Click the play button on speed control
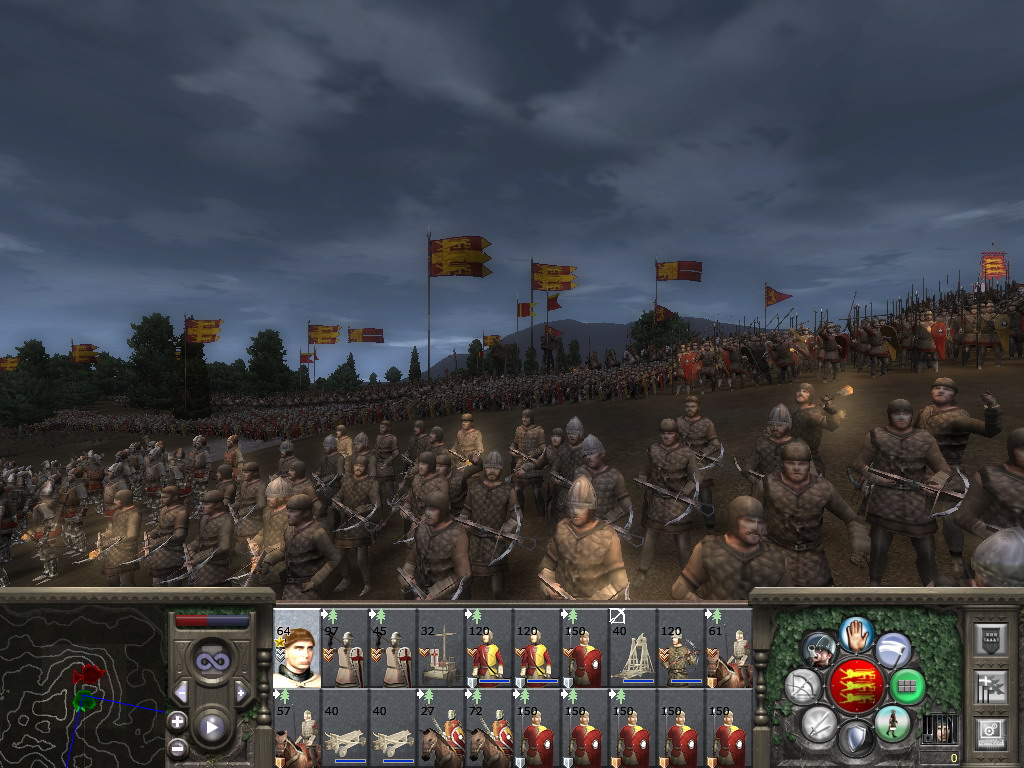Screen dimensions: 1024x768 (211, 728)
